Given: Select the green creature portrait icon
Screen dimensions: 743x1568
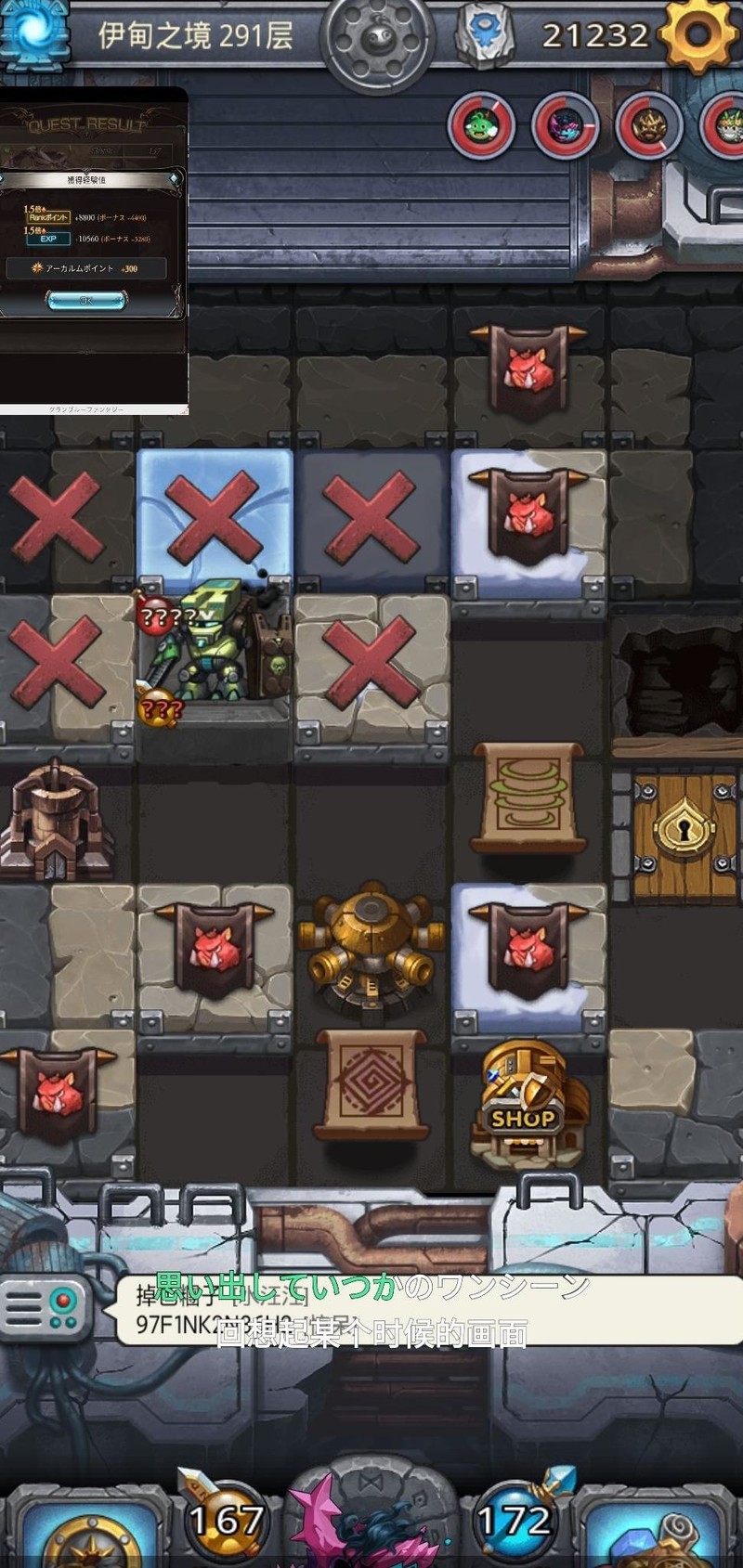Looking at the screenshot, I should click(x=482, y=124).
